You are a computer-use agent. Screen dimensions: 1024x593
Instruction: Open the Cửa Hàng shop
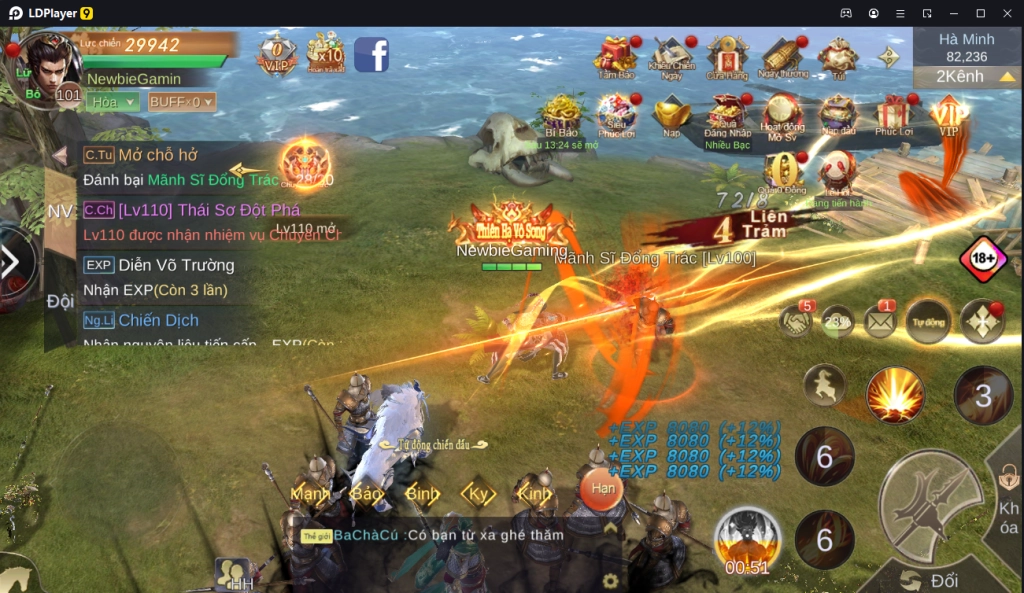click(x=727, y=56)
